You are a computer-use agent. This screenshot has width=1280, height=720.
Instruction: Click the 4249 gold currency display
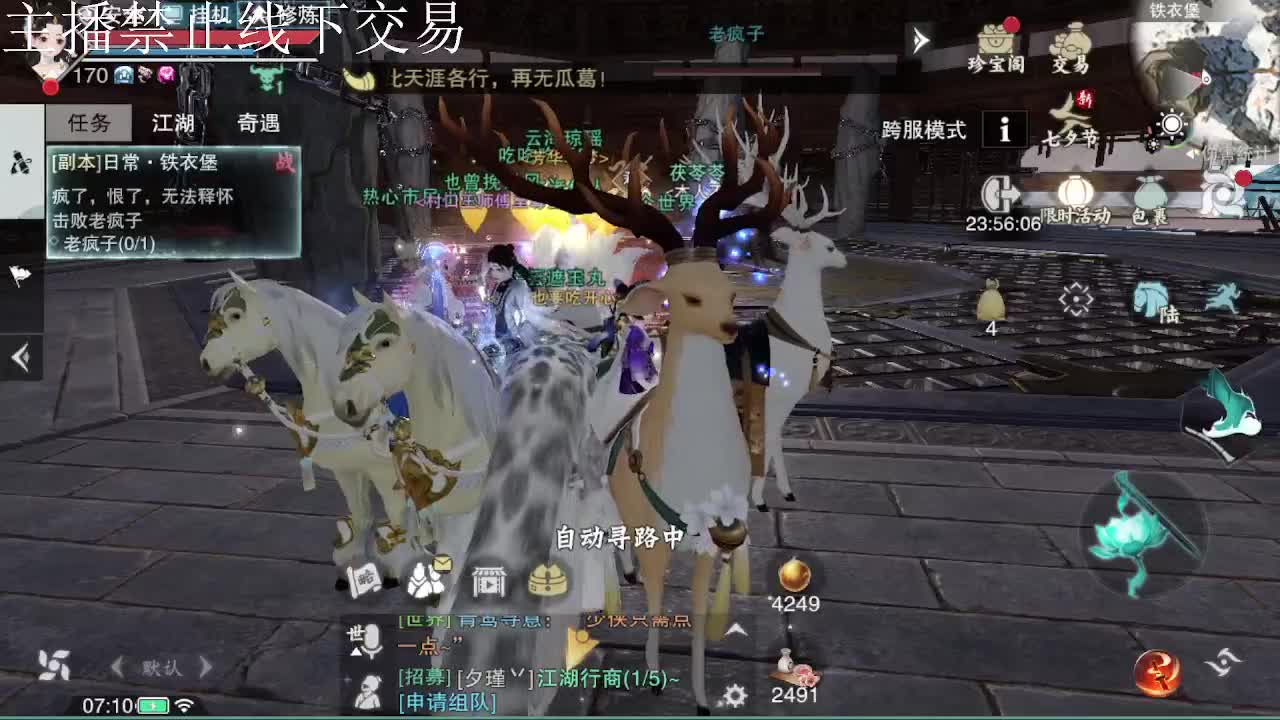[x=797, y=603]
